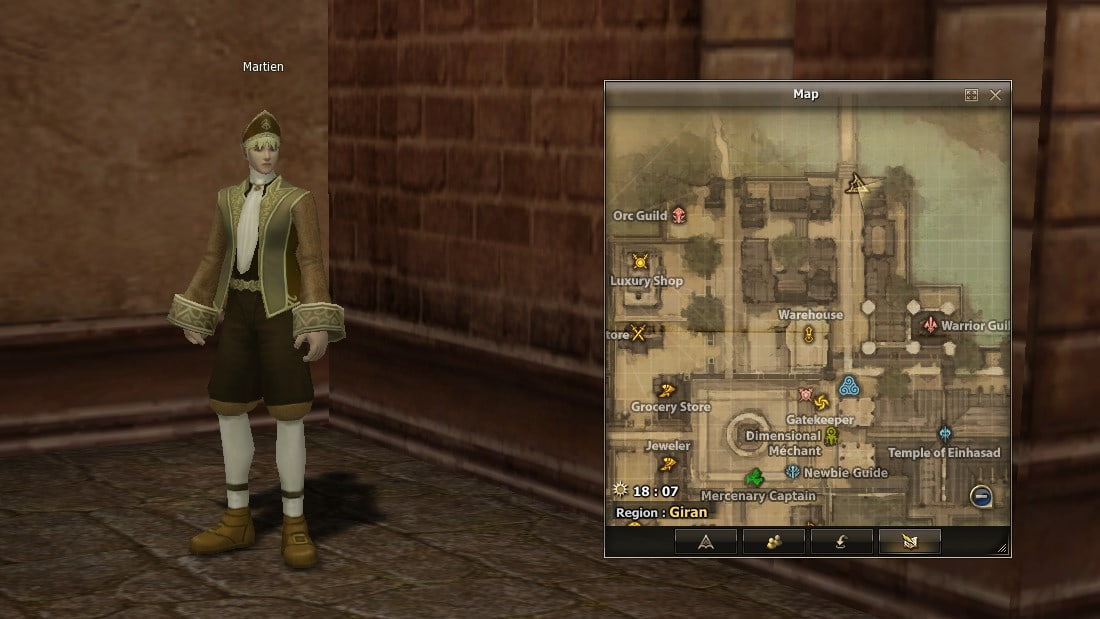The image size is (1100, 619).
Task: Click the curved return arrow map button
Action: tap(841, 542)
